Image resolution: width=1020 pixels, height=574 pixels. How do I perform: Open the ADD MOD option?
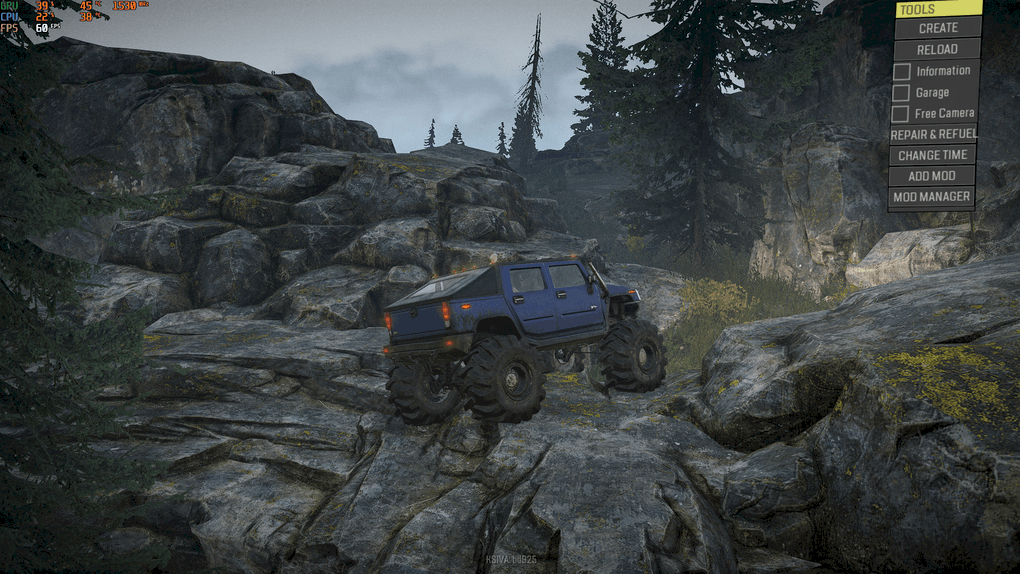coord(932,176)
